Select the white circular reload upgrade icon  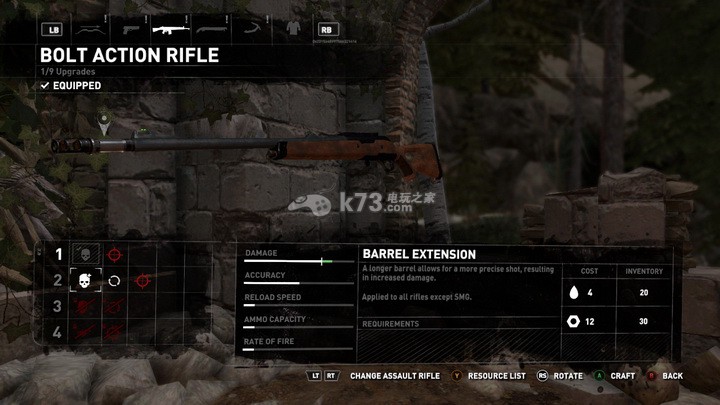[x=114, y=281]
